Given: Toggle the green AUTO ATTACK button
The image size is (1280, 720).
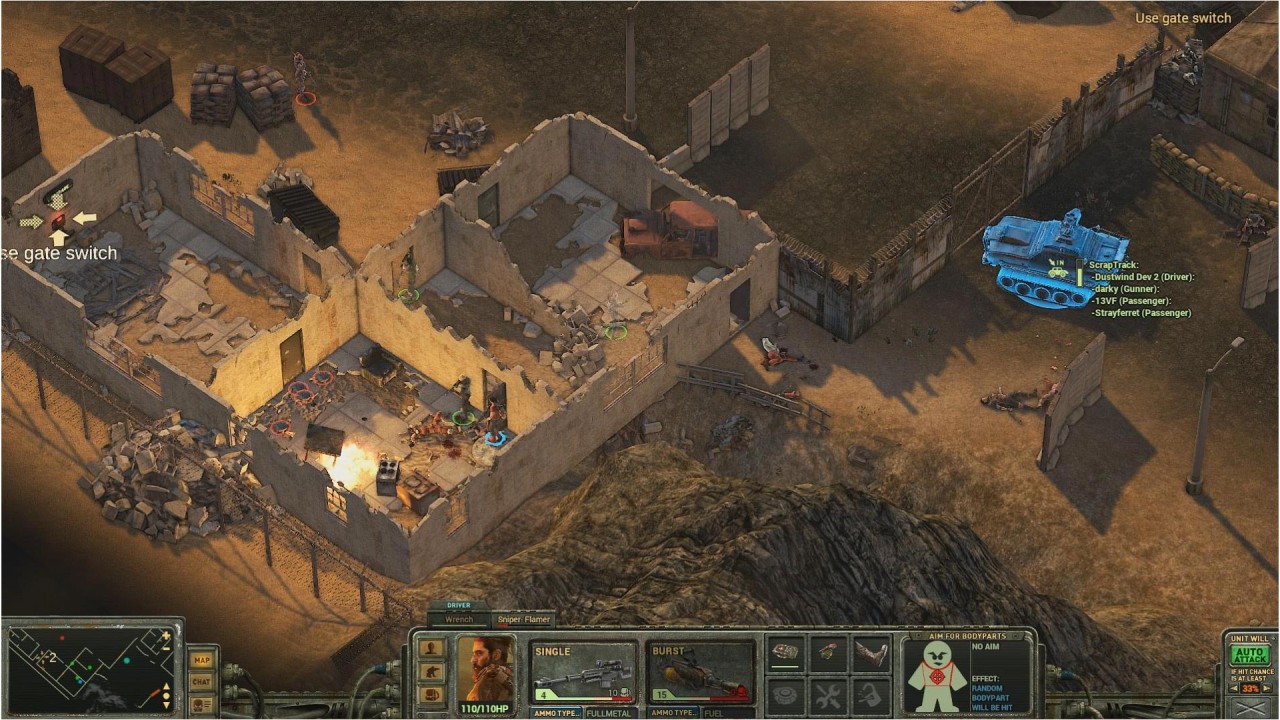Looking at the screenshot, I should pos(1249,655).
